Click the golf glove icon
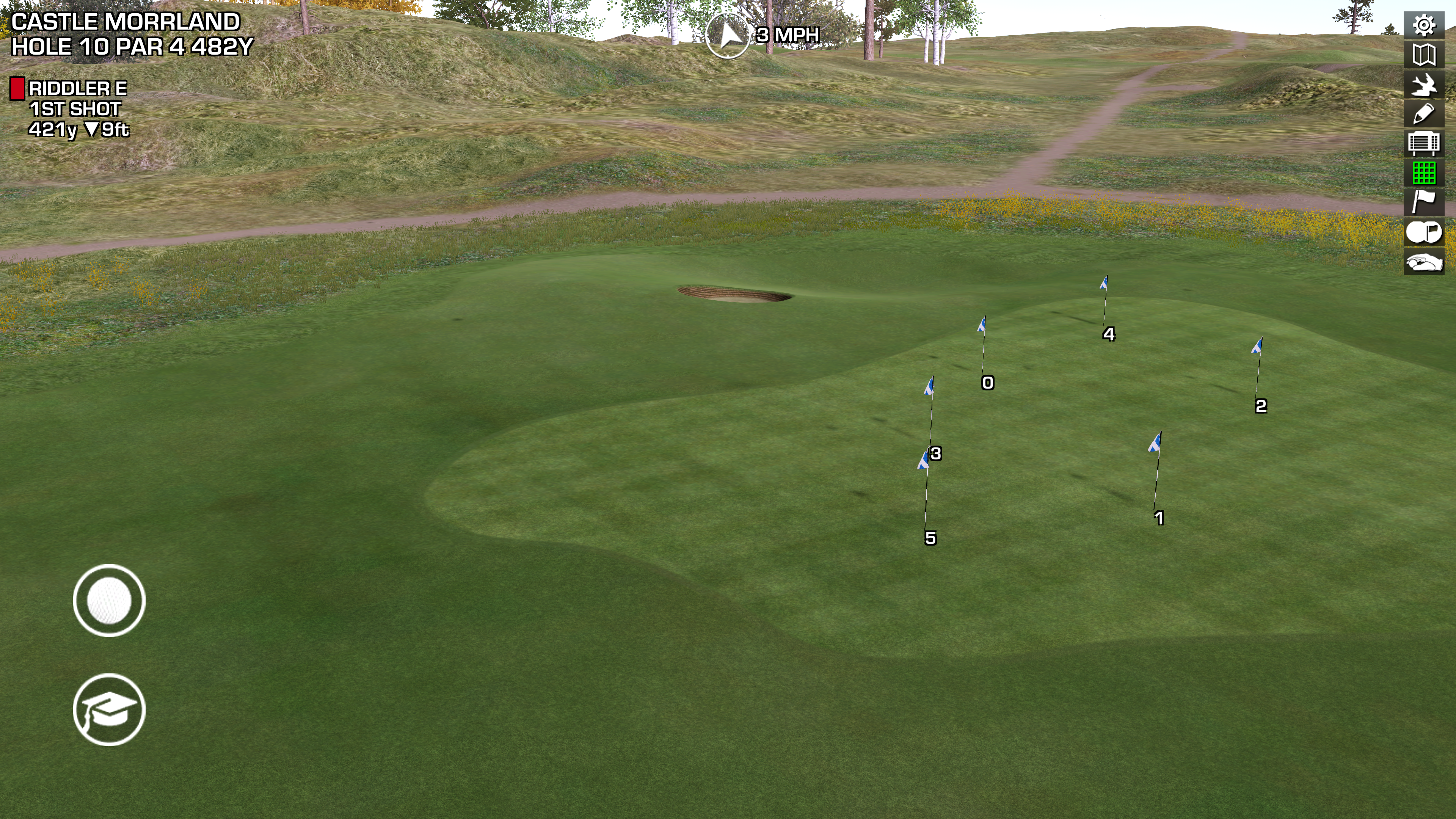Screen dimensions: 1456x819 point(1424,262)
